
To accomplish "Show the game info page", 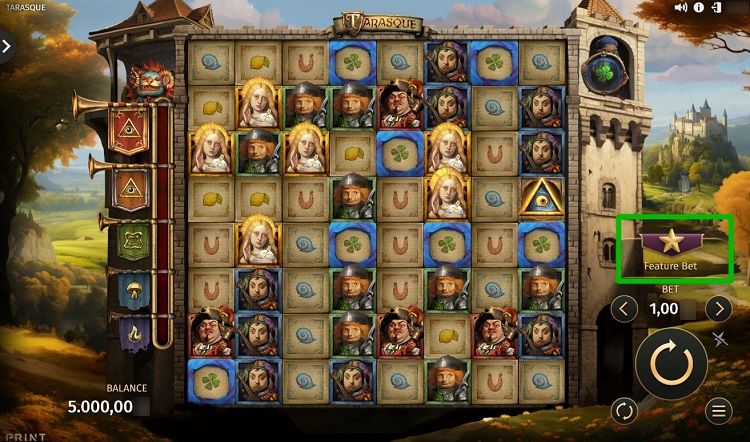I will pos(699,8).
